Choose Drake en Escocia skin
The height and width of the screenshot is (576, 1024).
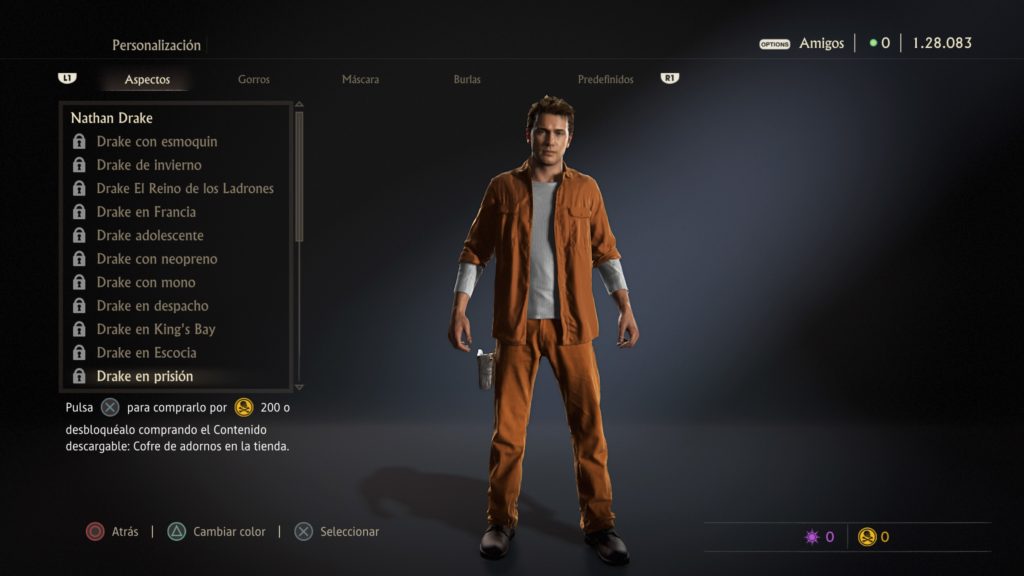click(x=146, y=353)
